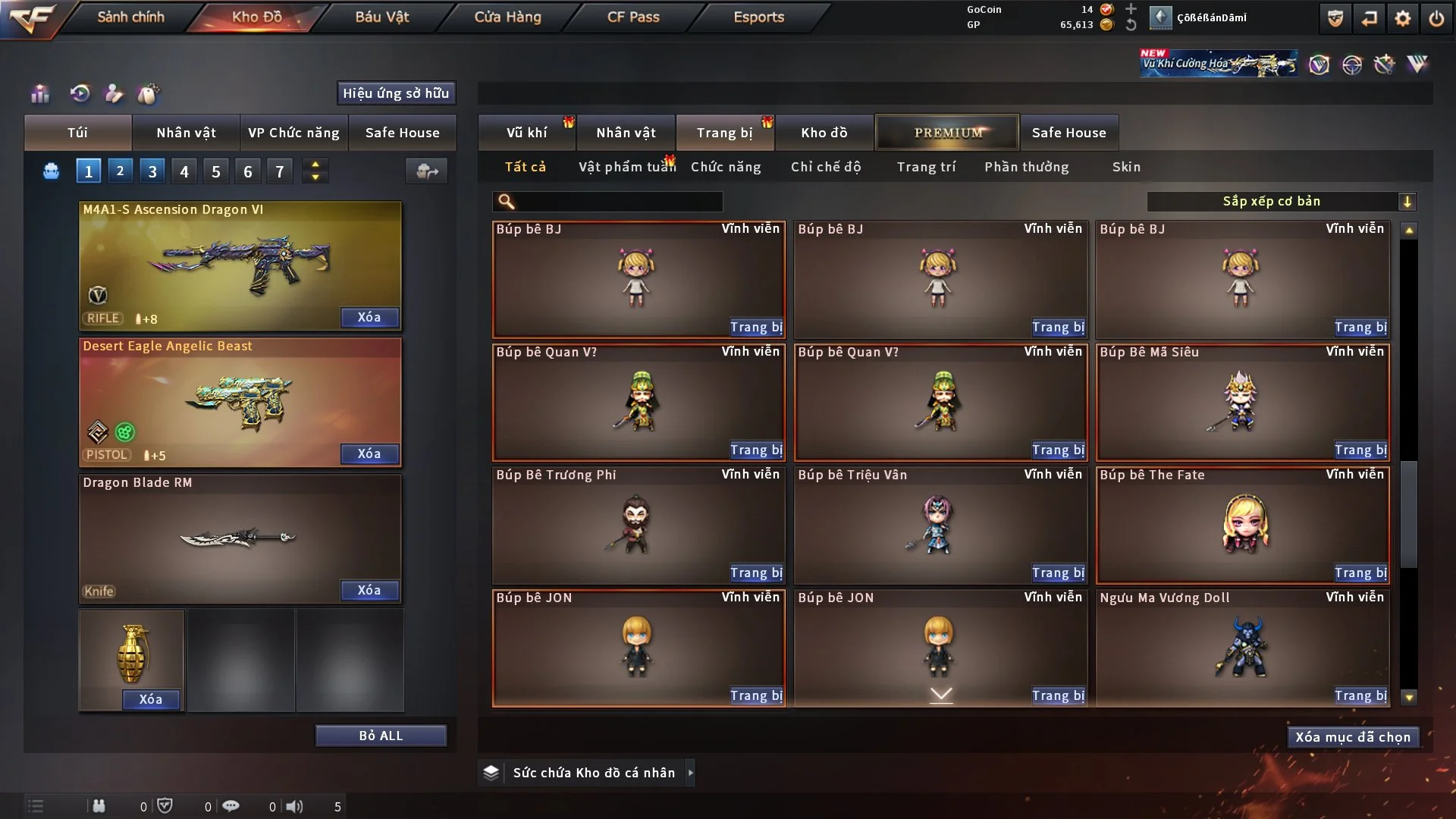Equip the Búp Bê Mã Siêu doll
The width and height of the screenshot is (1456, 819).
pos(1360,450)
